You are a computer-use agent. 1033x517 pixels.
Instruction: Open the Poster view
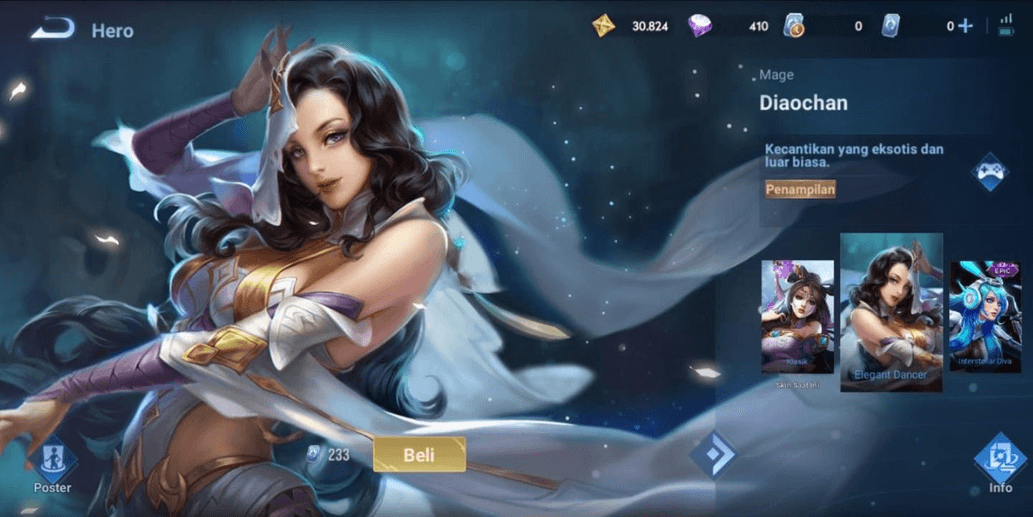(x=53, y=465)
